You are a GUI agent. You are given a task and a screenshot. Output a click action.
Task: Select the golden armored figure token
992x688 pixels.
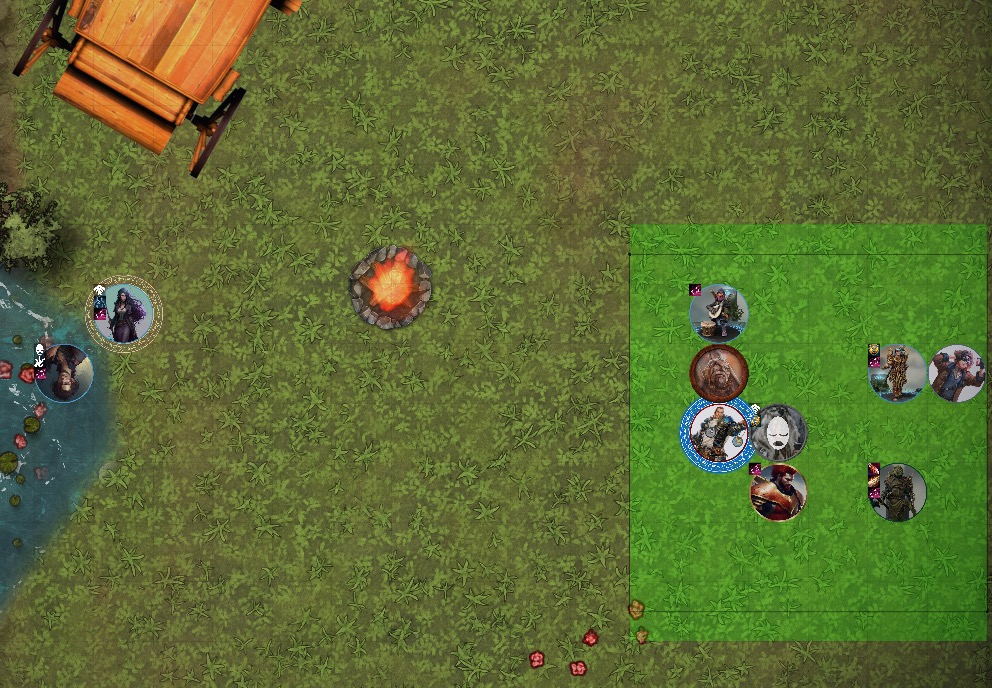tap(897, 373)
